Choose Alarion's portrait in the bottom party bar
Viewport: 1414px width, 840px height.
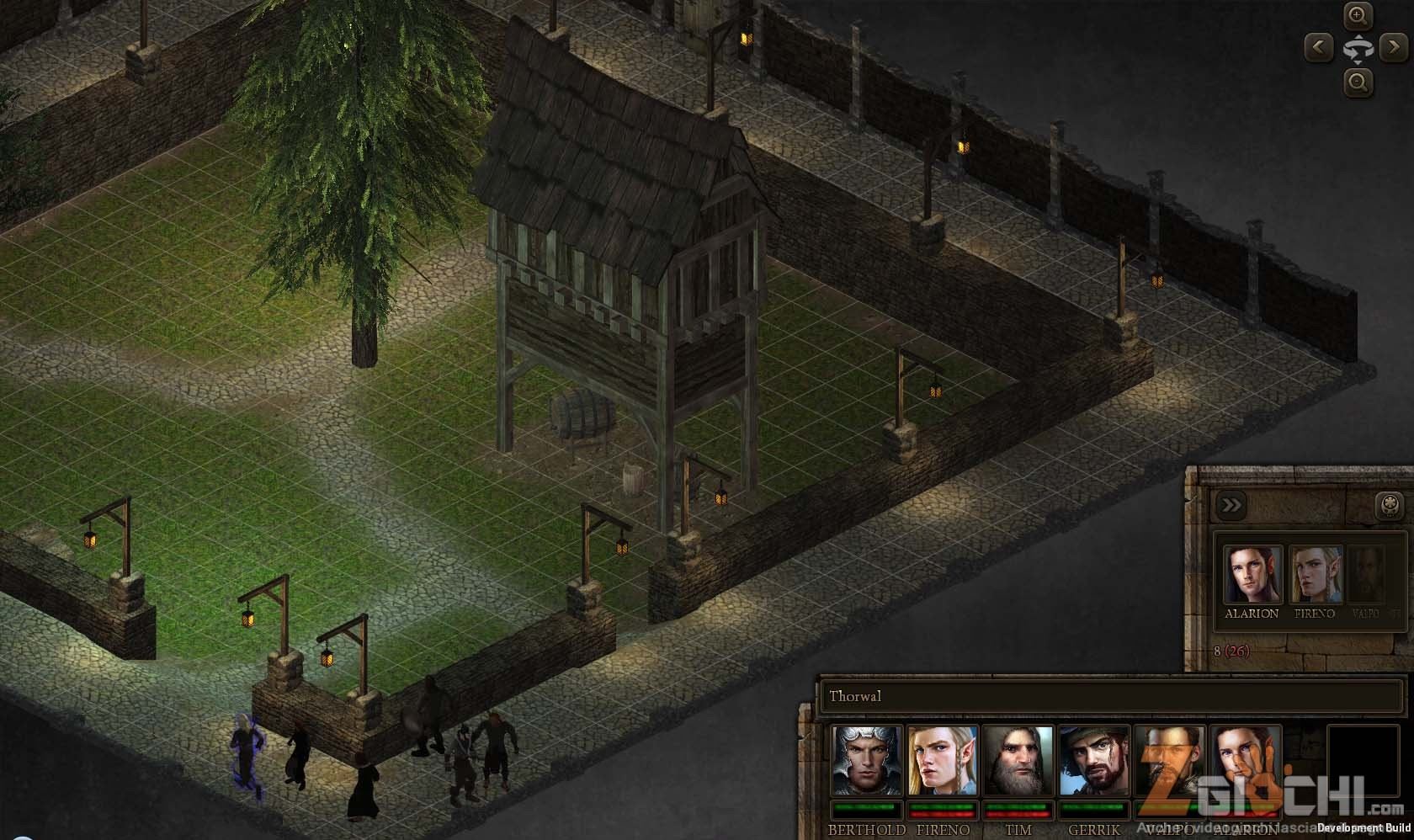coord(1245,761)
